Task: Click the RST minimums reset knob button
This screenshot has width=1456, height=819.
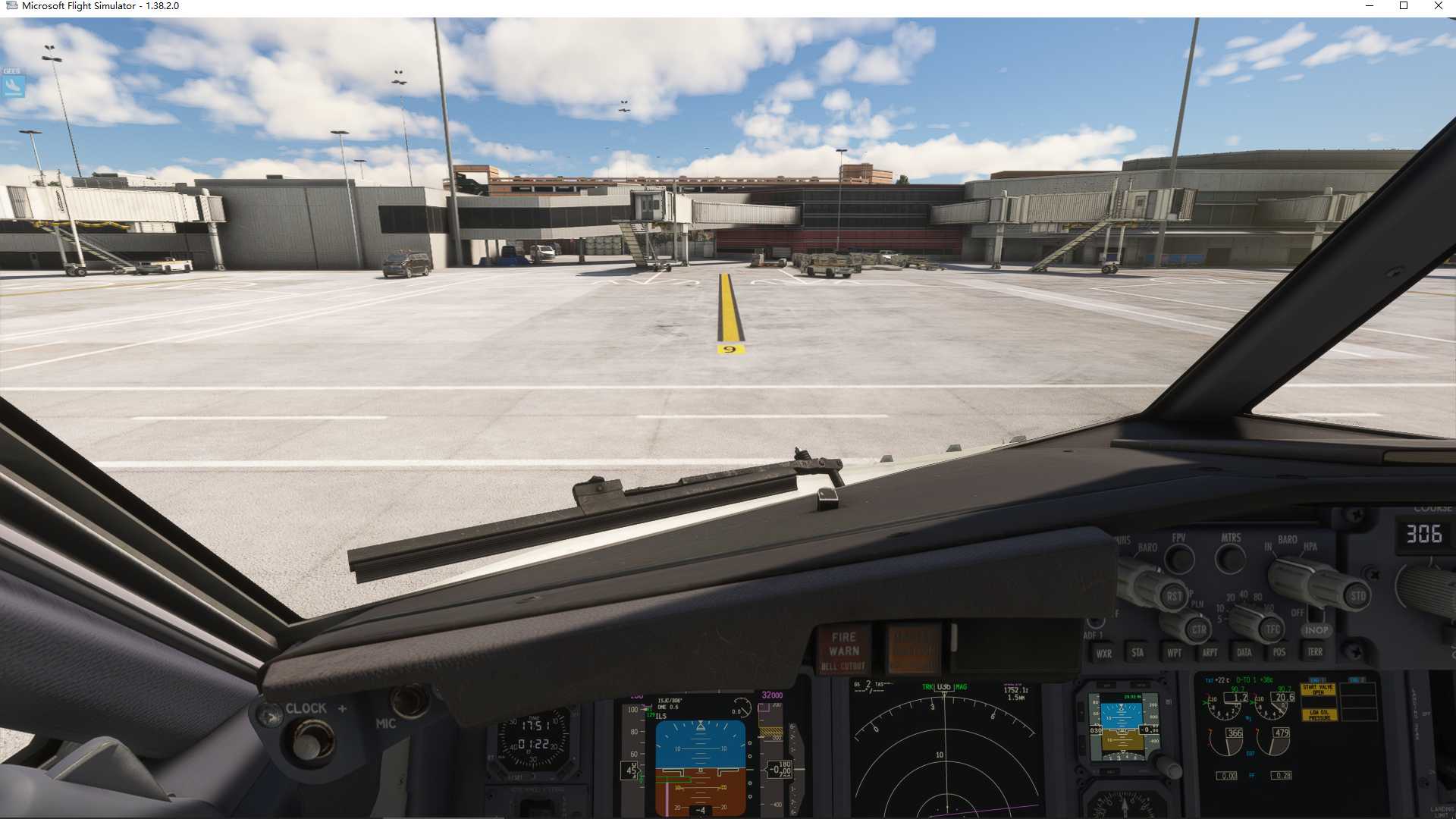Action: pos(1174,596)
